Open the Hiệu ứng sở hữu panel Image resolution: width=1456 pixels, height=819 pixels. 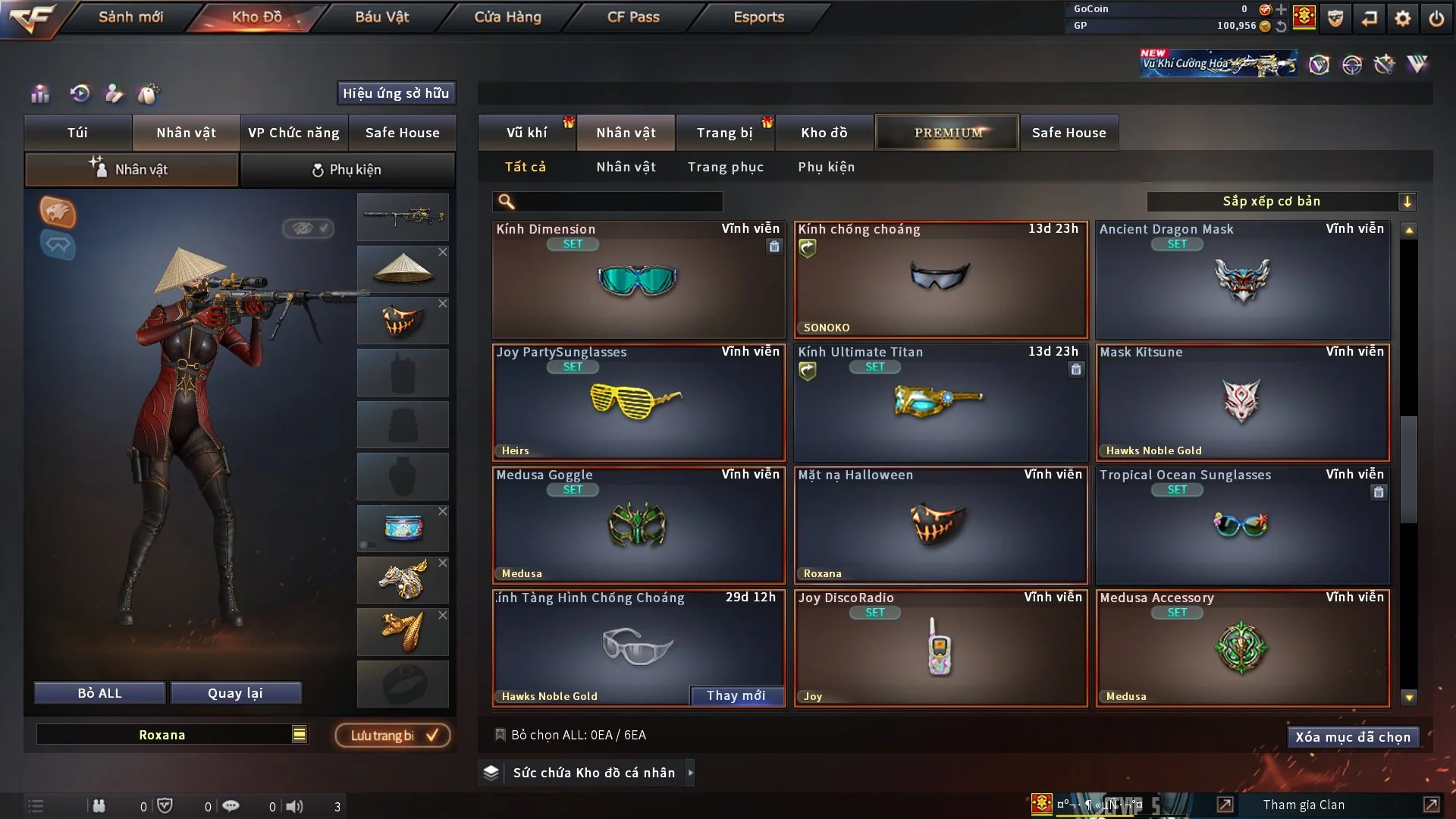395,93
